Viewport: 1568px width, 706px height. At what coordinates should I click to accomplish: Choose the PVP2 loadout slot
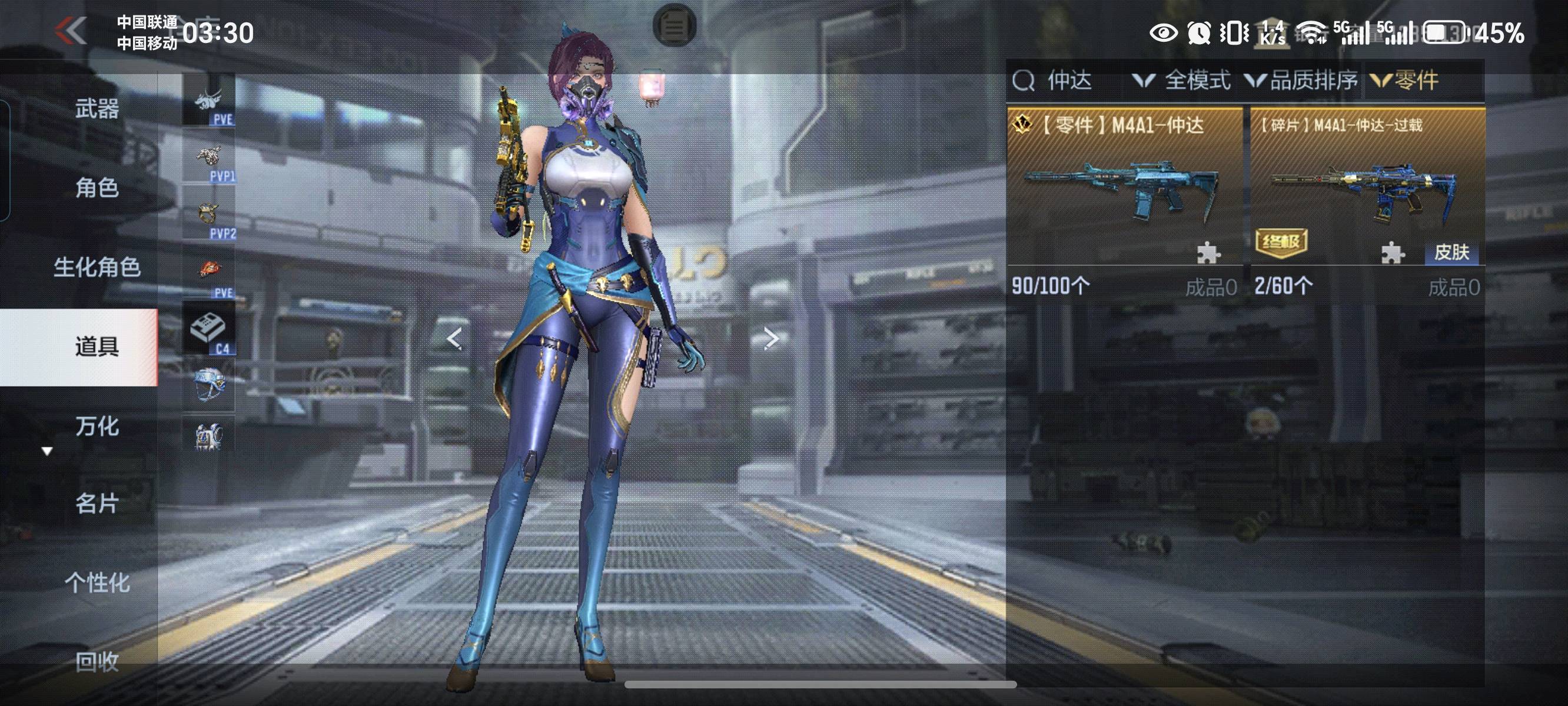(x=209, y=217)
